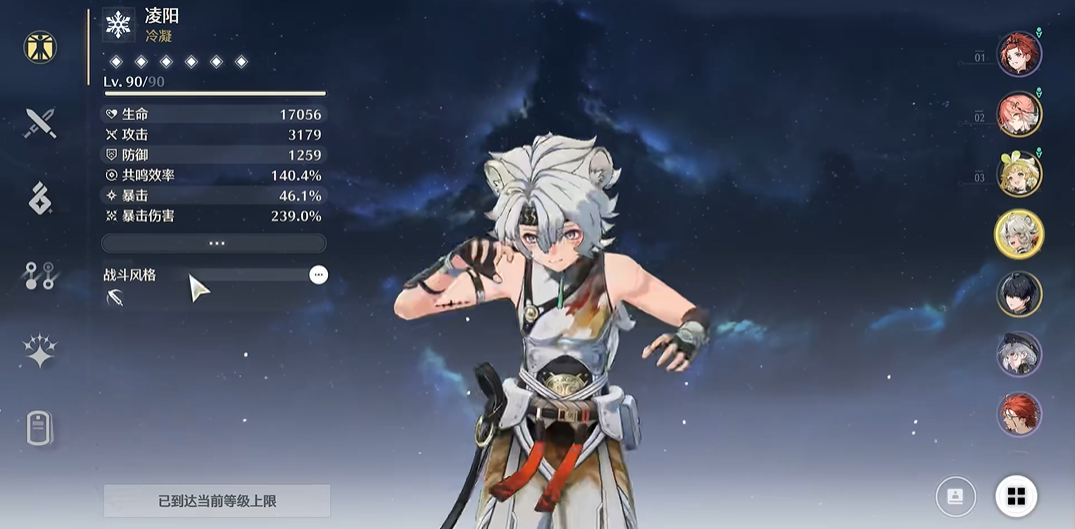Viewport: 1075px width, 529px height.
Task: Expand full stats with the wide ellipsis bar
Action: [x=214, y=243]
